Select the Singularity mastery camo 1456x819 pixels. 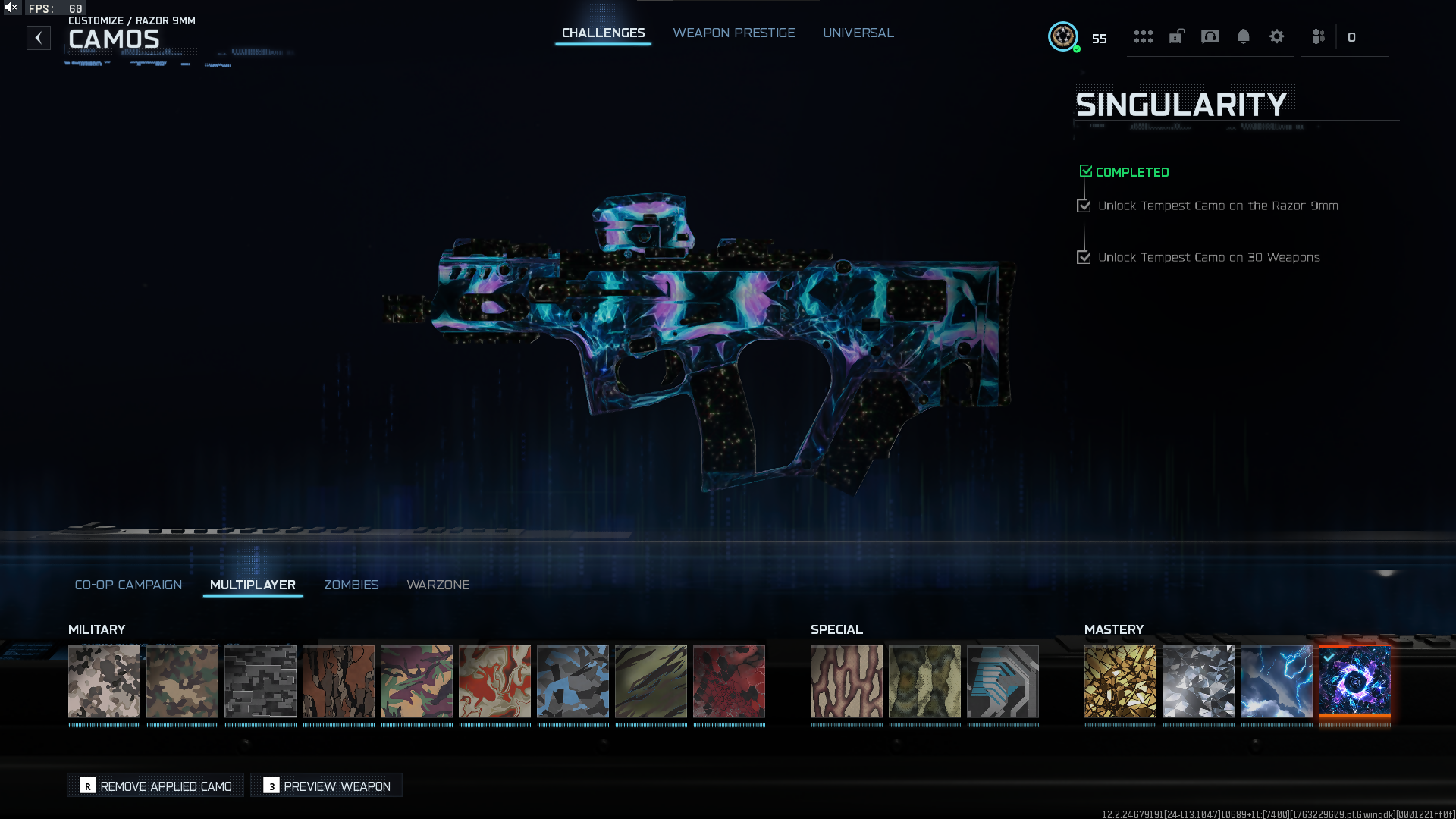point(1354,681)
